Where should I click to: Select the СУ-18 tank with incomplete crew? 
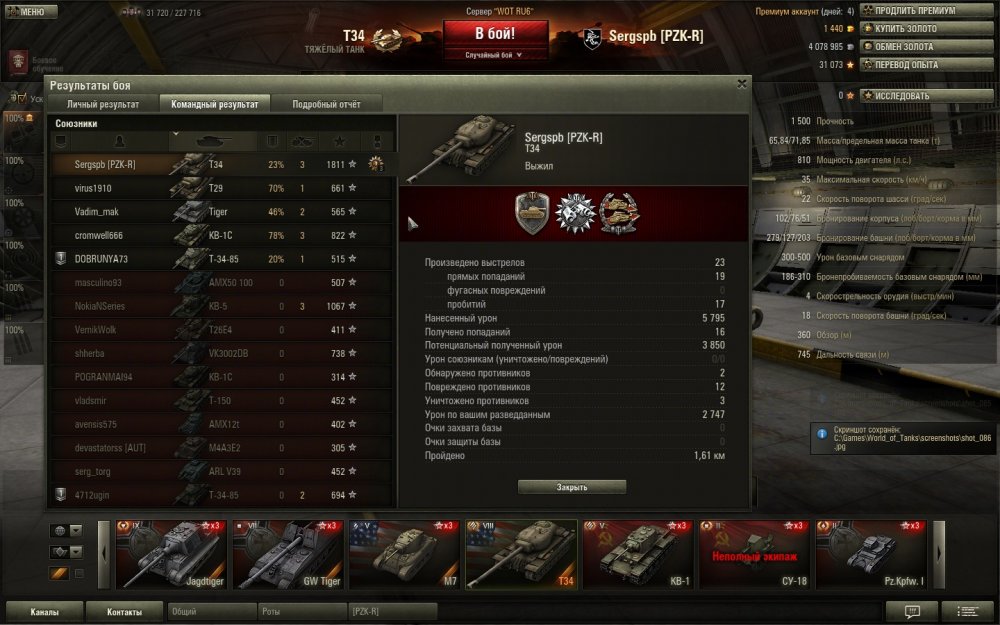756,554
